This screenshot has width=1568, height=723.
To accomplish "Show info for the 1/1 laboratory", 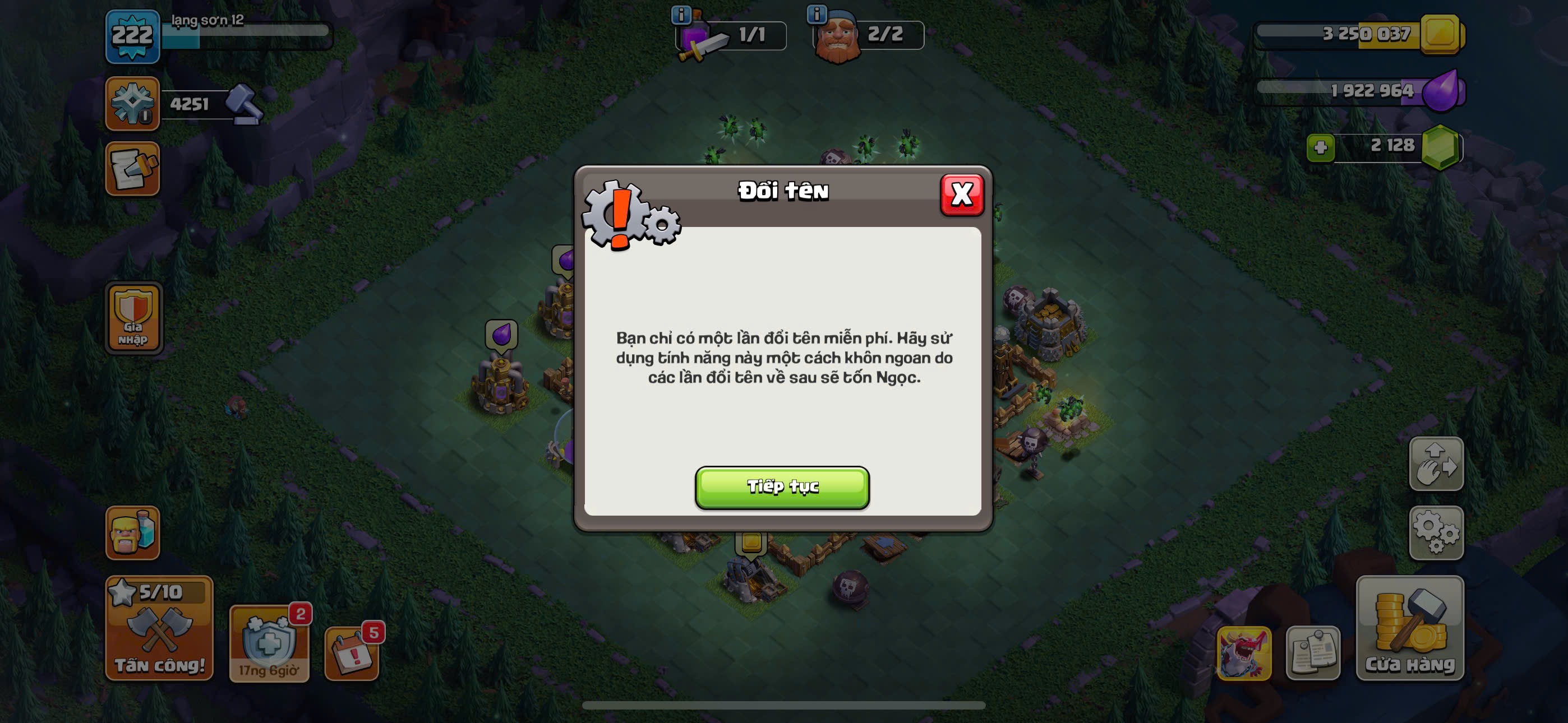I will [x=680, y=14].
